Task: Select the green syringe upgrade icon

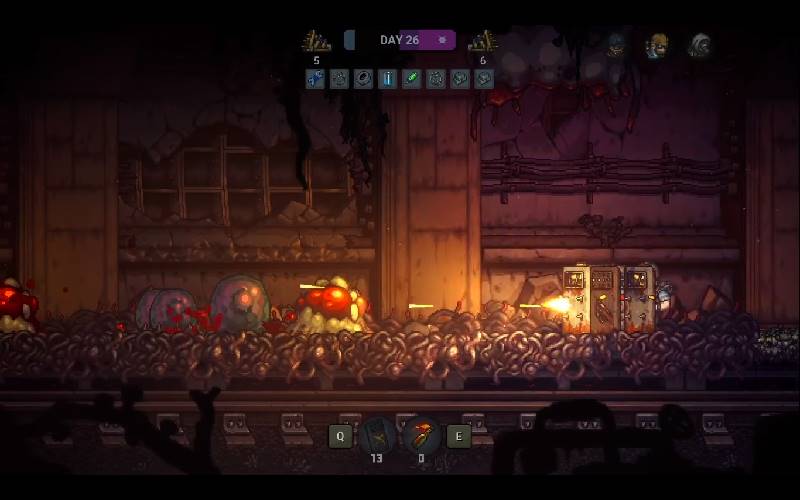Action: click(x=411, y=78)
